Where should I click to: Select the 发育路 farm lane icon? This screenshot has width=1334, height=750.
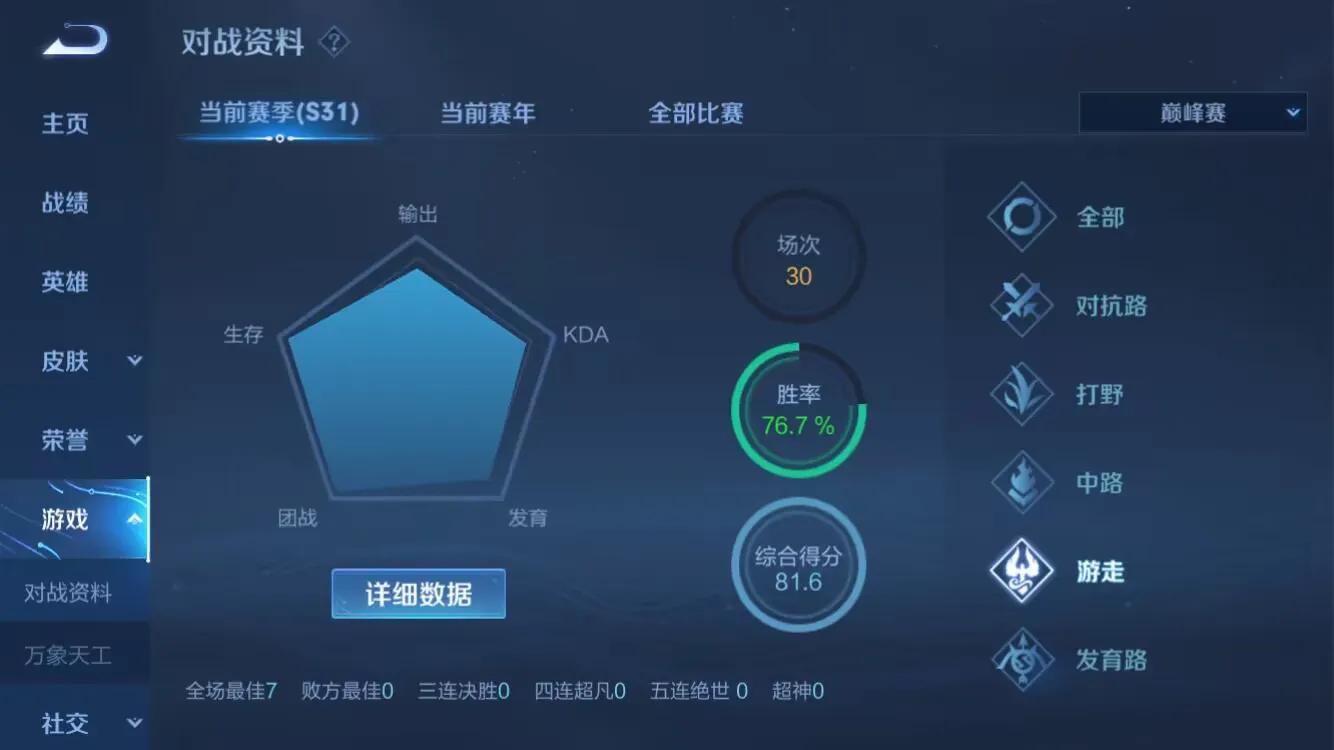[1021, 659]
